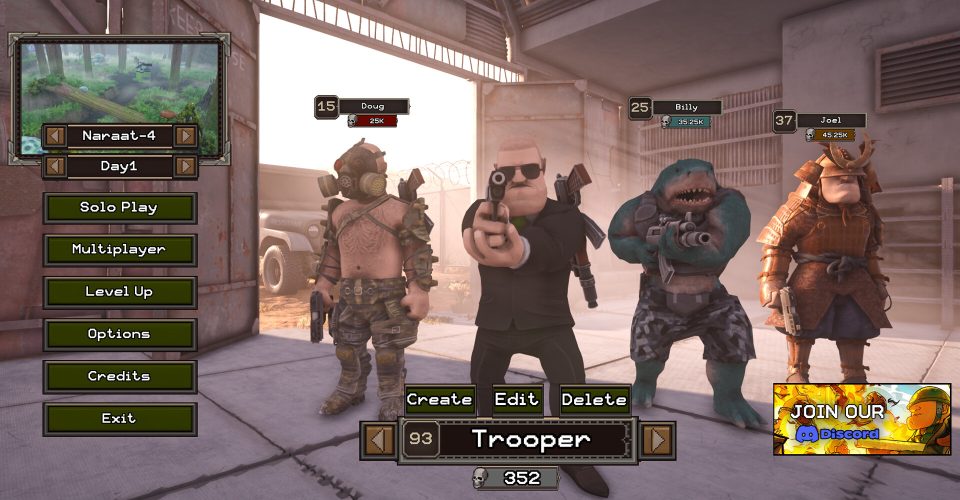View the game Credits
This screenshot has width=960, height=500.
coord(119,376)
